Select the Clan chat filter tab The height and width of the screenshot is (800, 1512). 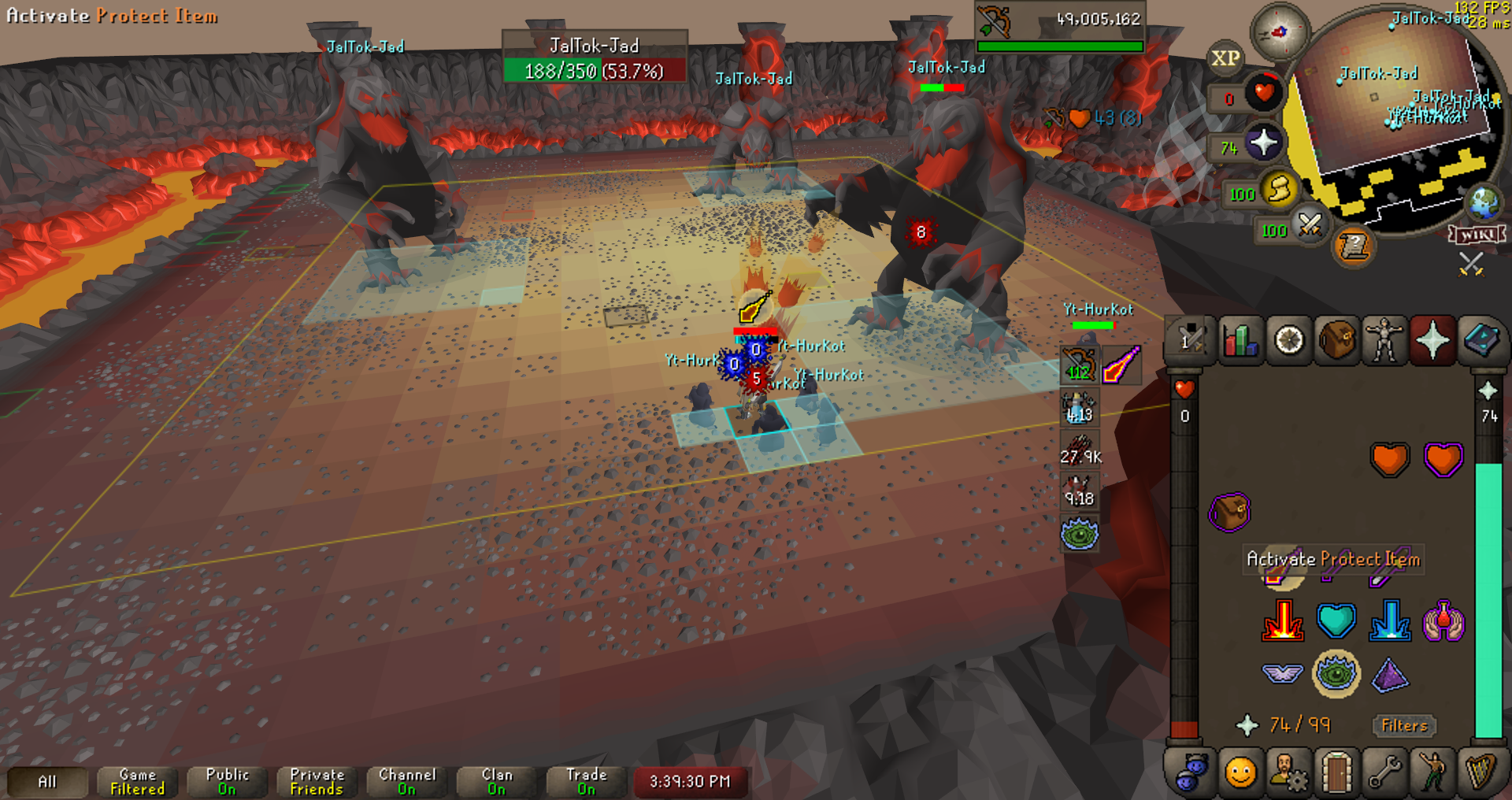point(496,781)
